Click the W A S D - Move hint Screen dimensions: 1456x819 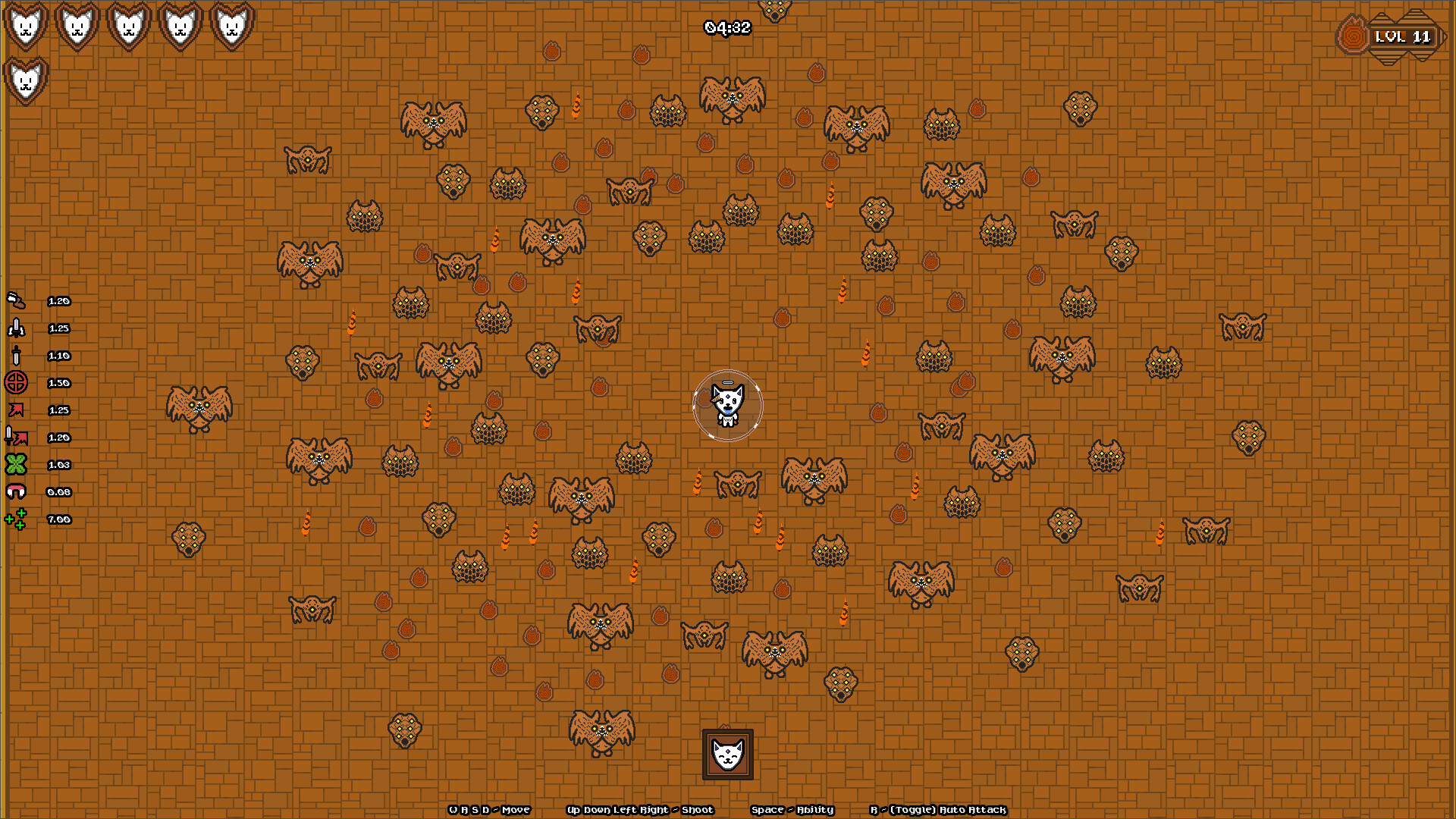tap(489, 810)
